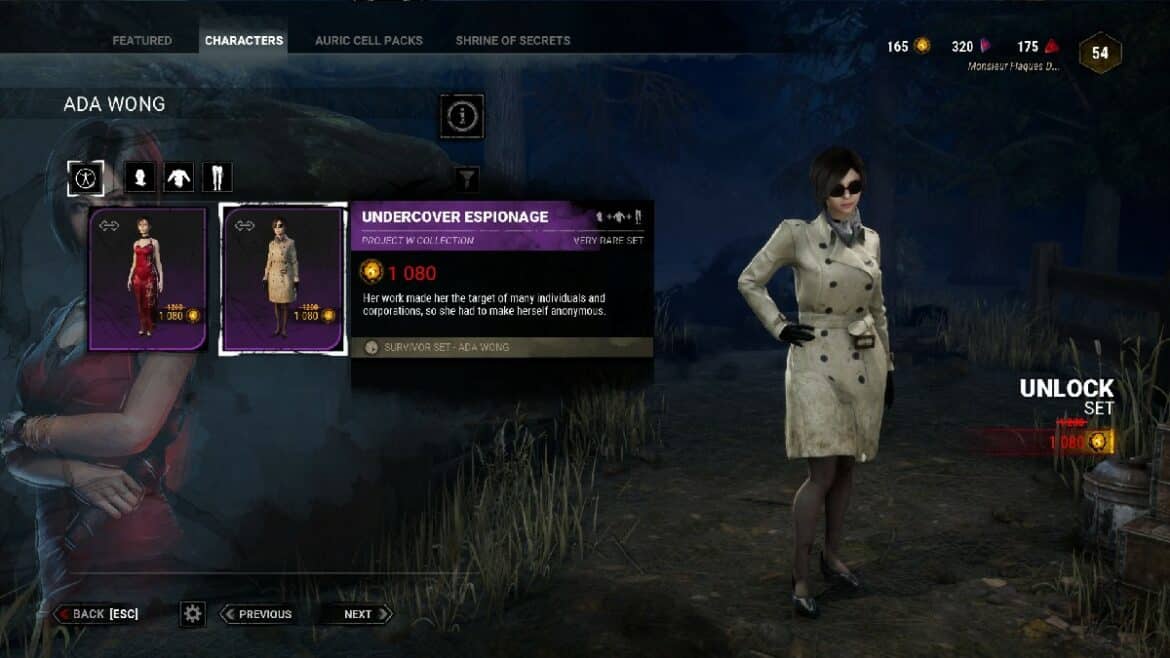Open the gear settings menu
Viewport: 1170px width, 658px height.
pyautogui.click(x=192, y=614)
